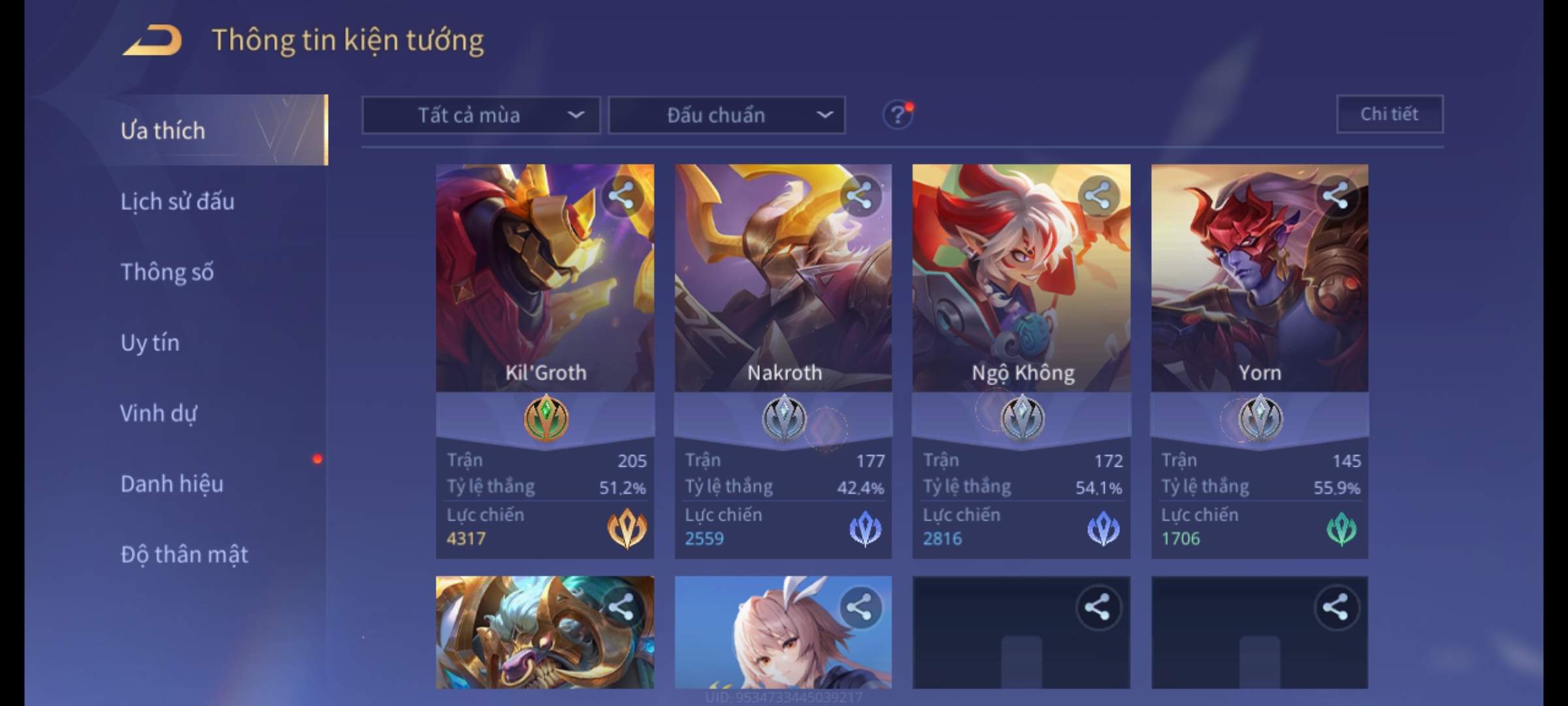Share the Kil'Groth hero stats

[x=621, y=195]
